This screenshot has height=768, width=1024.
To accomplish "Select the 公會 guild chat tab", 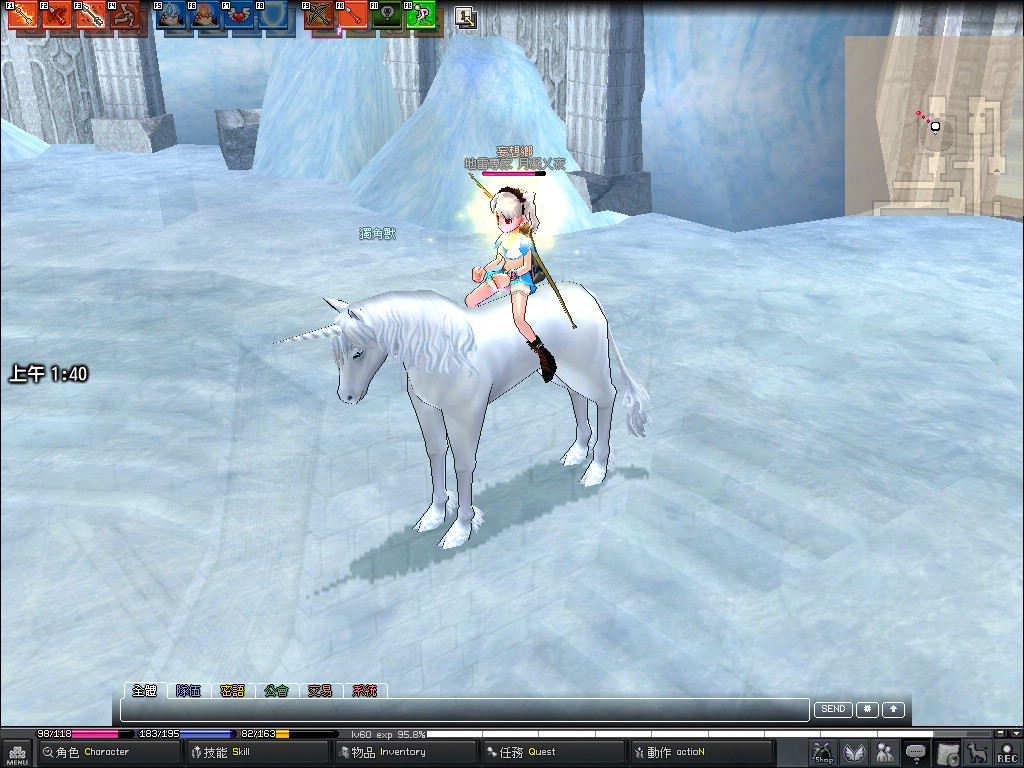I will point(276,690).
